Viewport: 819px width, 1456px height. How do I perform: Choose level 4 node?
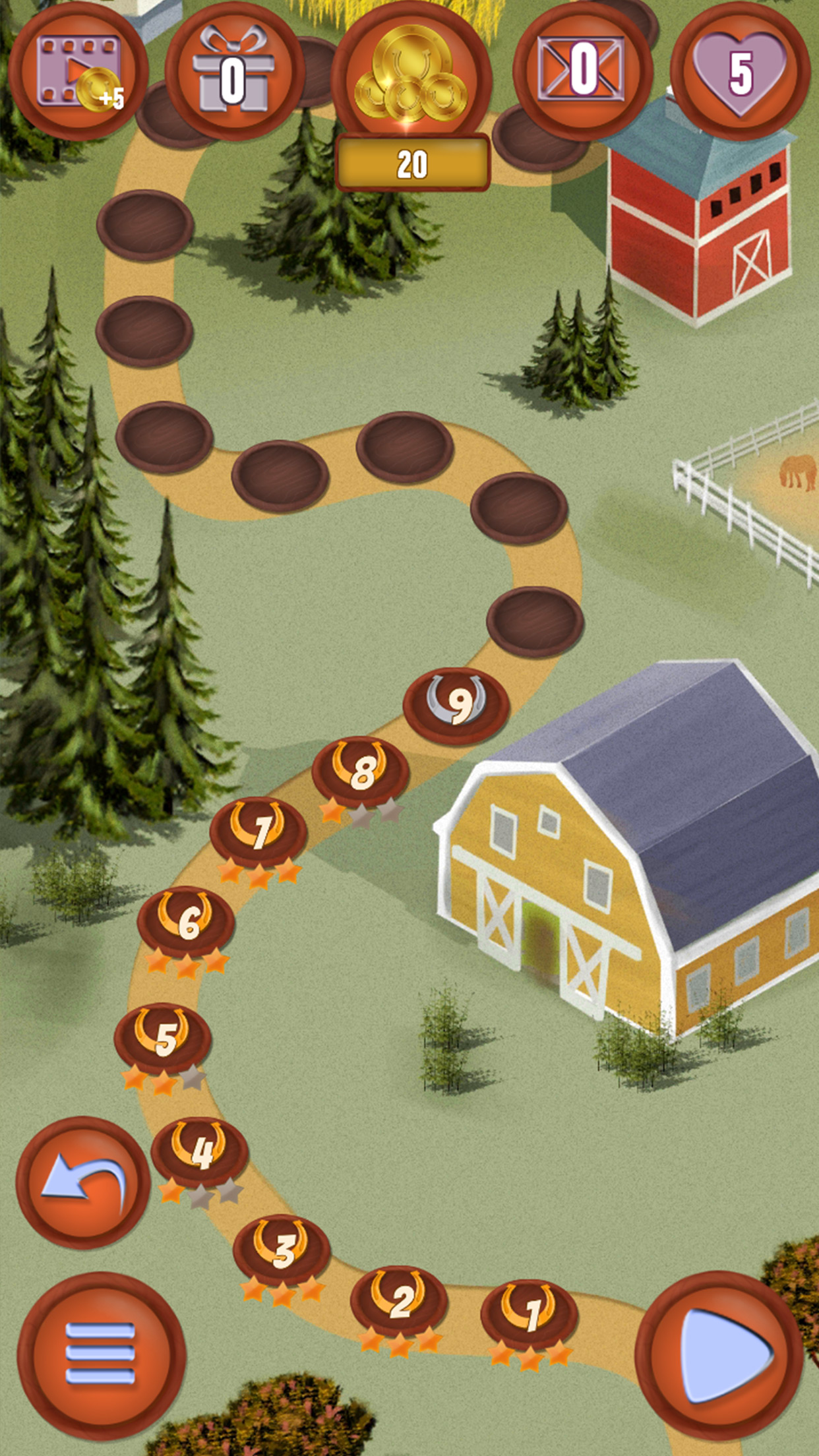(x=200, y=1151)
